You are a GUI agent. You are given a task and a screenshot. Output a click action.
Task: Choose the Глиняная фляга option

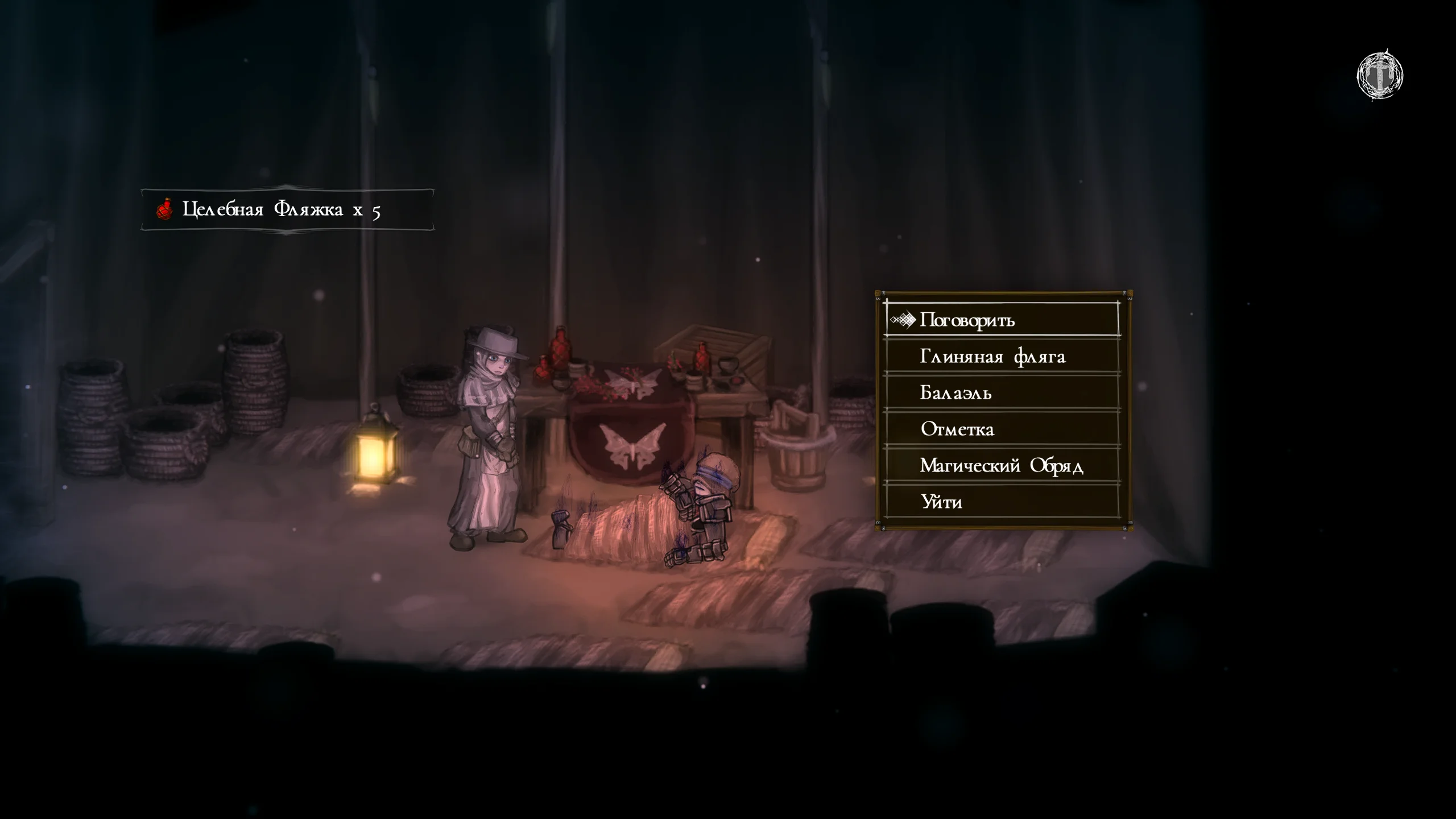pyautogui.click(x=992, y=357)
